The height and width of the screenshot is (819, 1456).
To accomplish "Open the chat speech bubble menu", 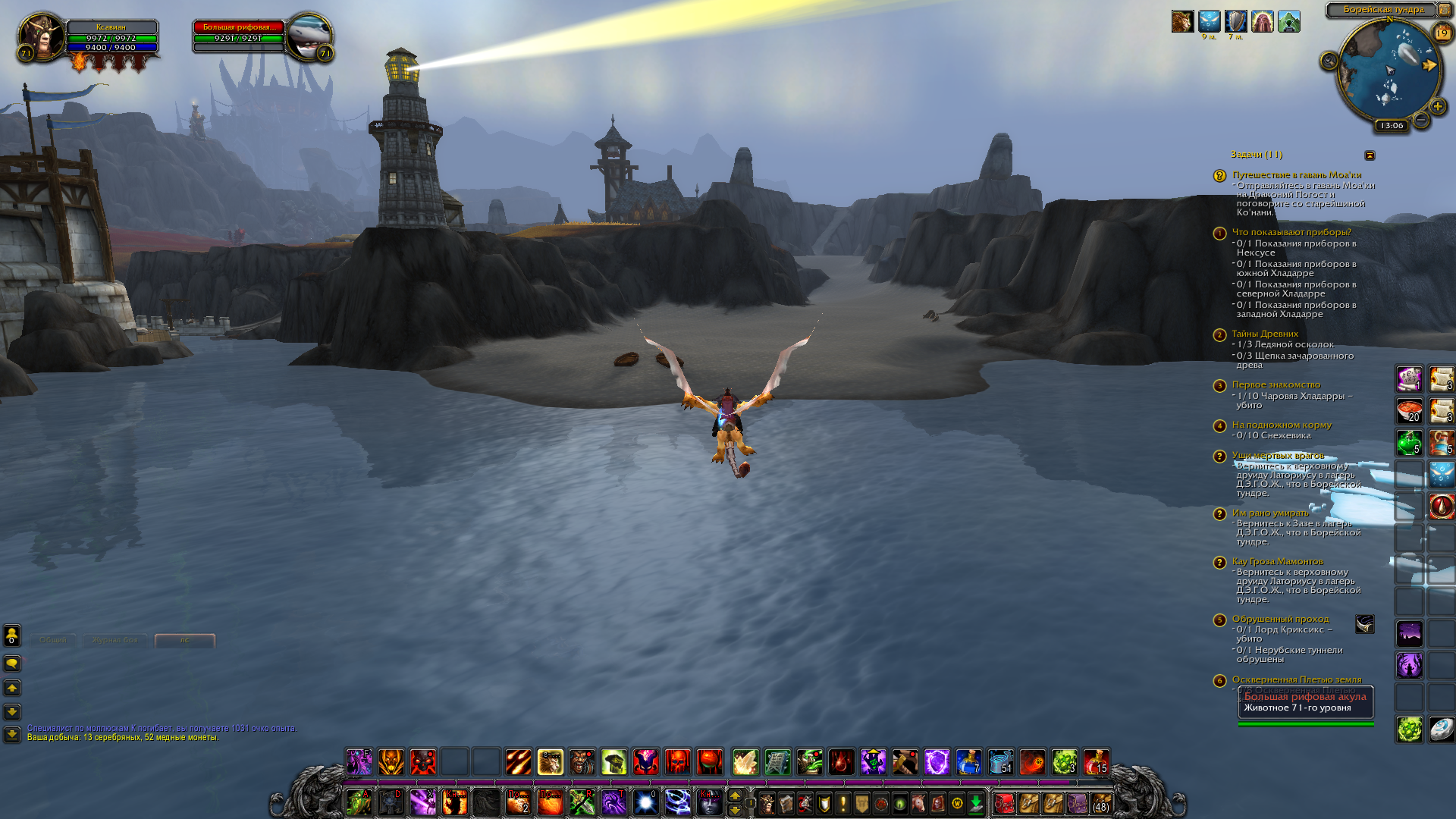I will pyautogui.click(x=12, y=664).
